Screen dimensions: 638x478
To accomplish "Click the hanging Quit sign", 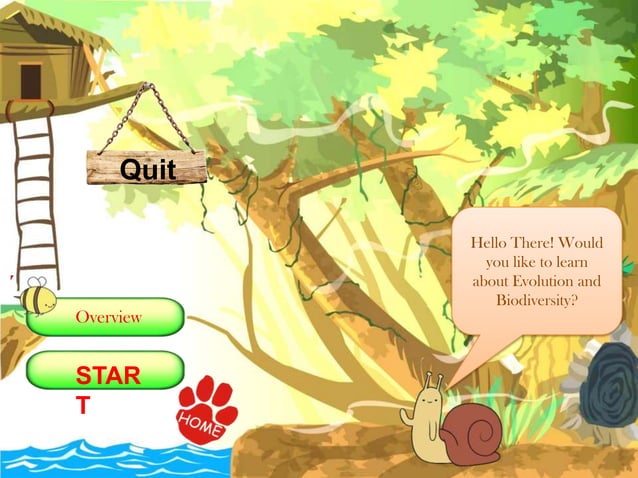I will tap(147, 168).
